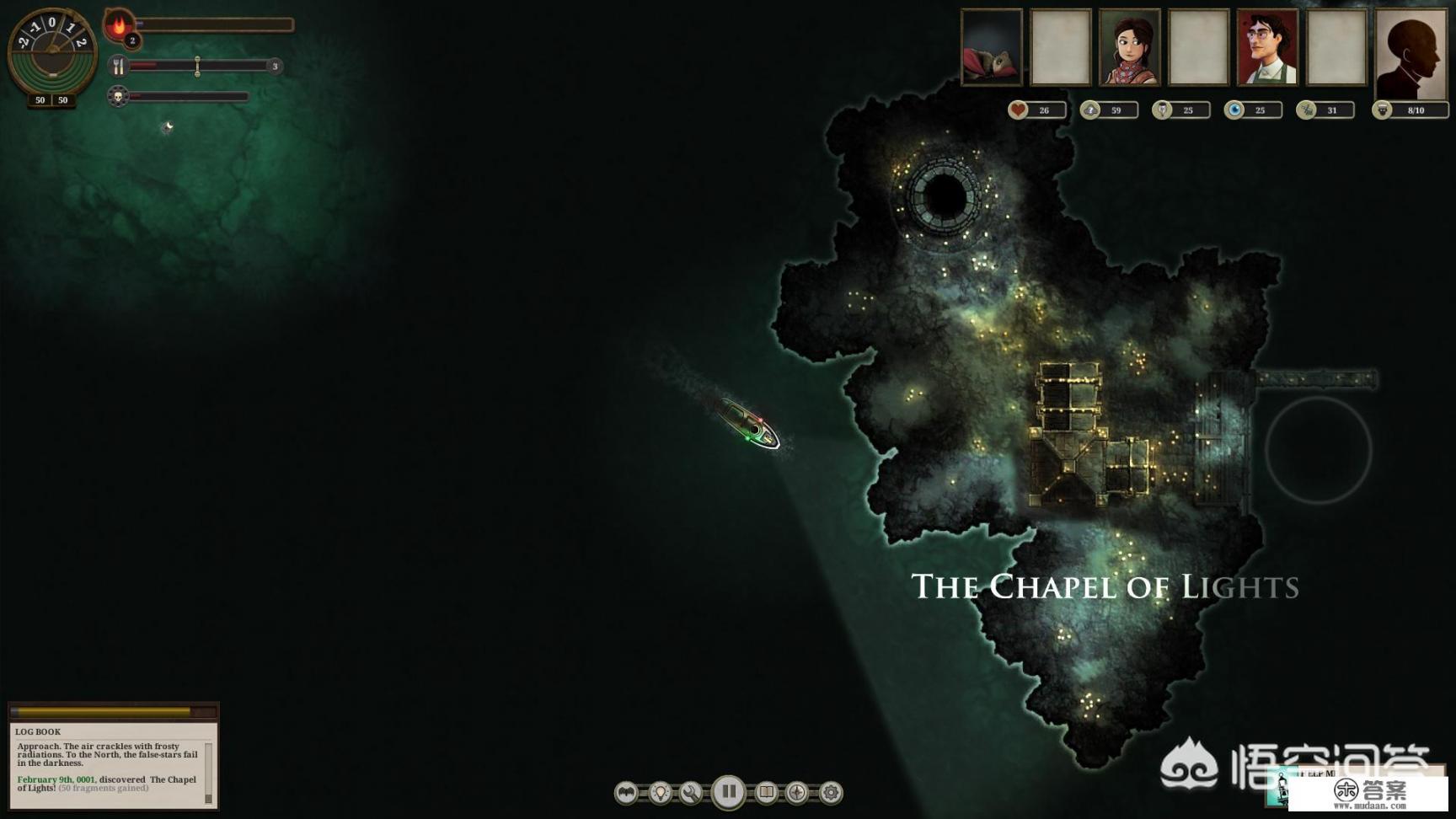The width and height of the screenshot is (1456, 819).
Task: Click the echoes bell counter showing 59
Action: click(1091, 109)
